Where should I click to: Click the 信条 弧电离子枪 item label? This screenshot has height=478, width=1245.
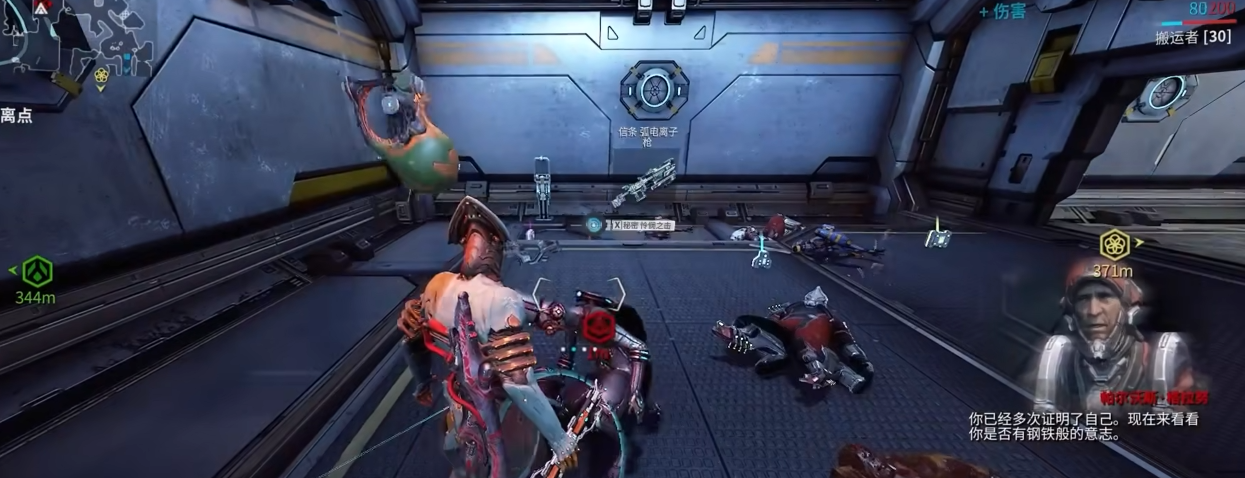pyautogui.click(x=647, y=136)
